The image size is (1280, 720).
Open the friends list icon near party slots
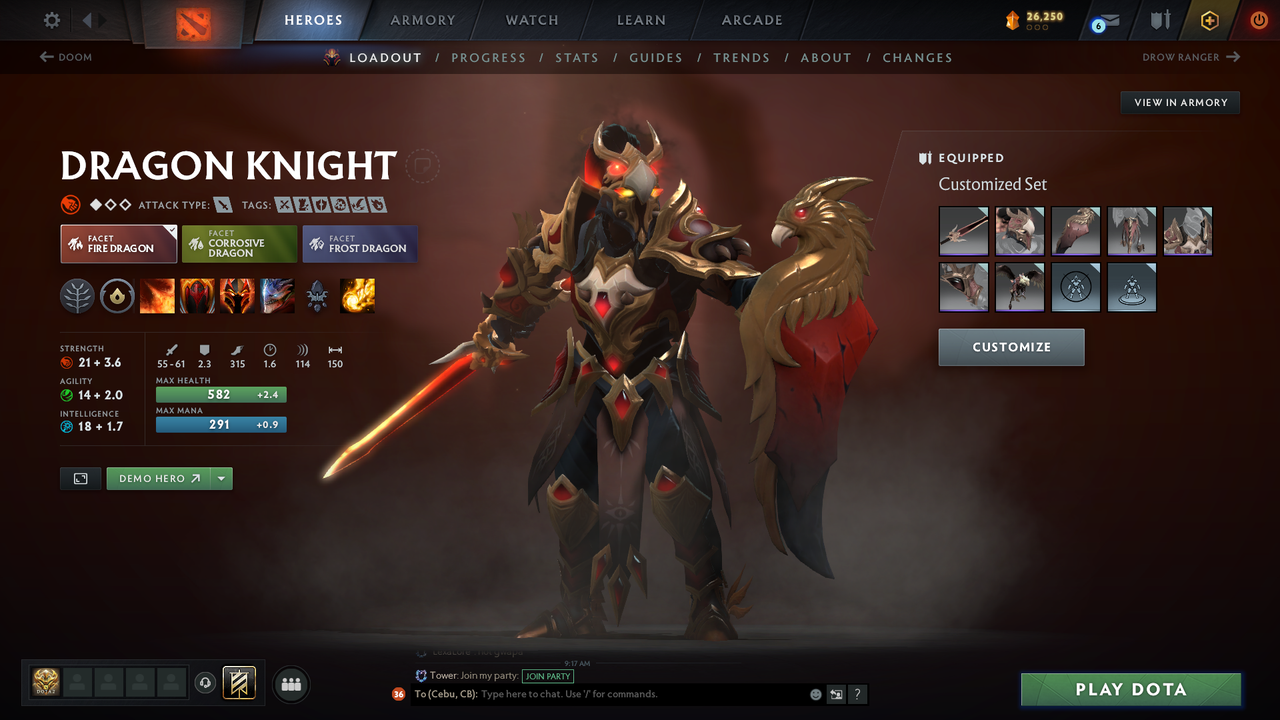coord(290,684)
